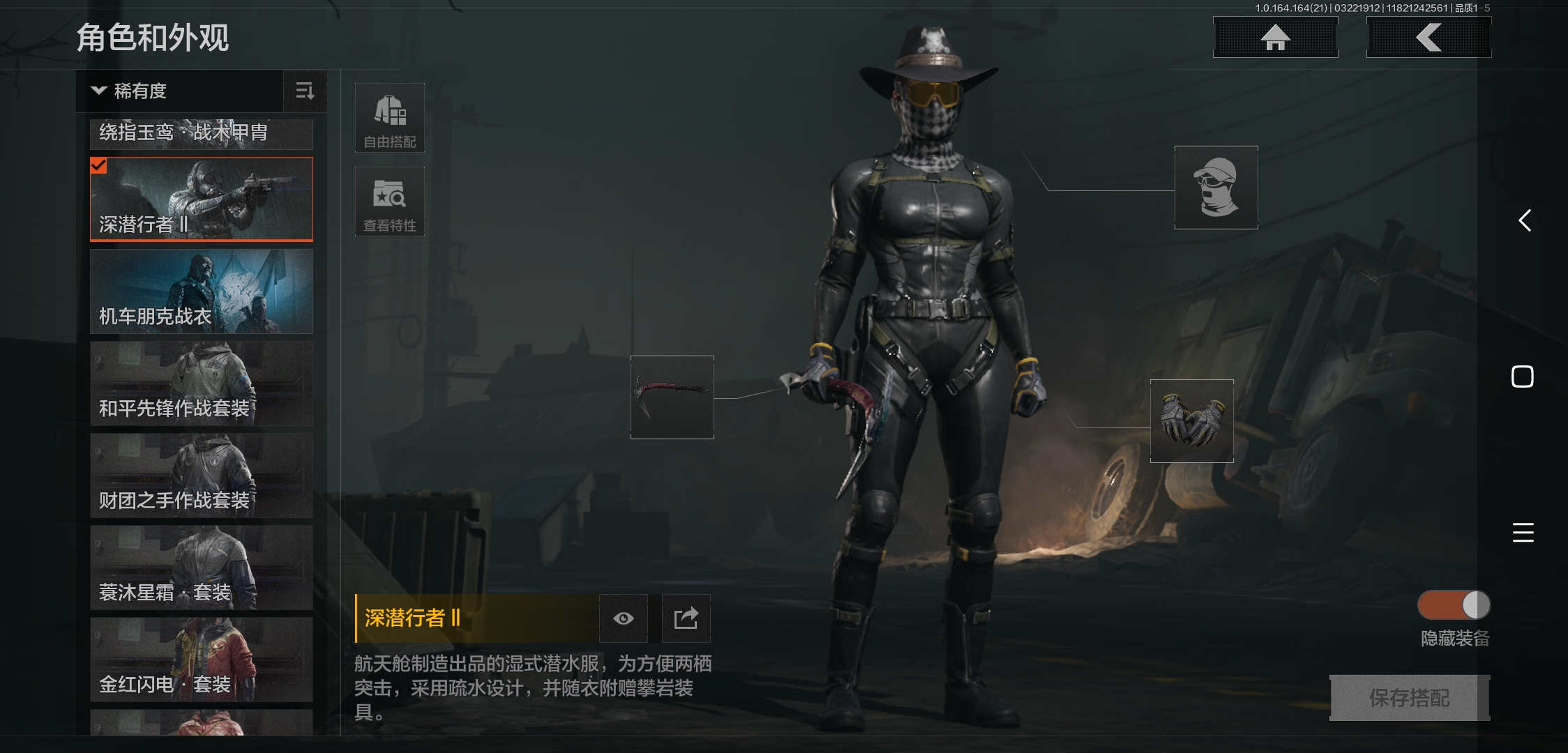Click the back arrow in the top right
This screenshot has width=1568, height=753.
point(1428,38)
